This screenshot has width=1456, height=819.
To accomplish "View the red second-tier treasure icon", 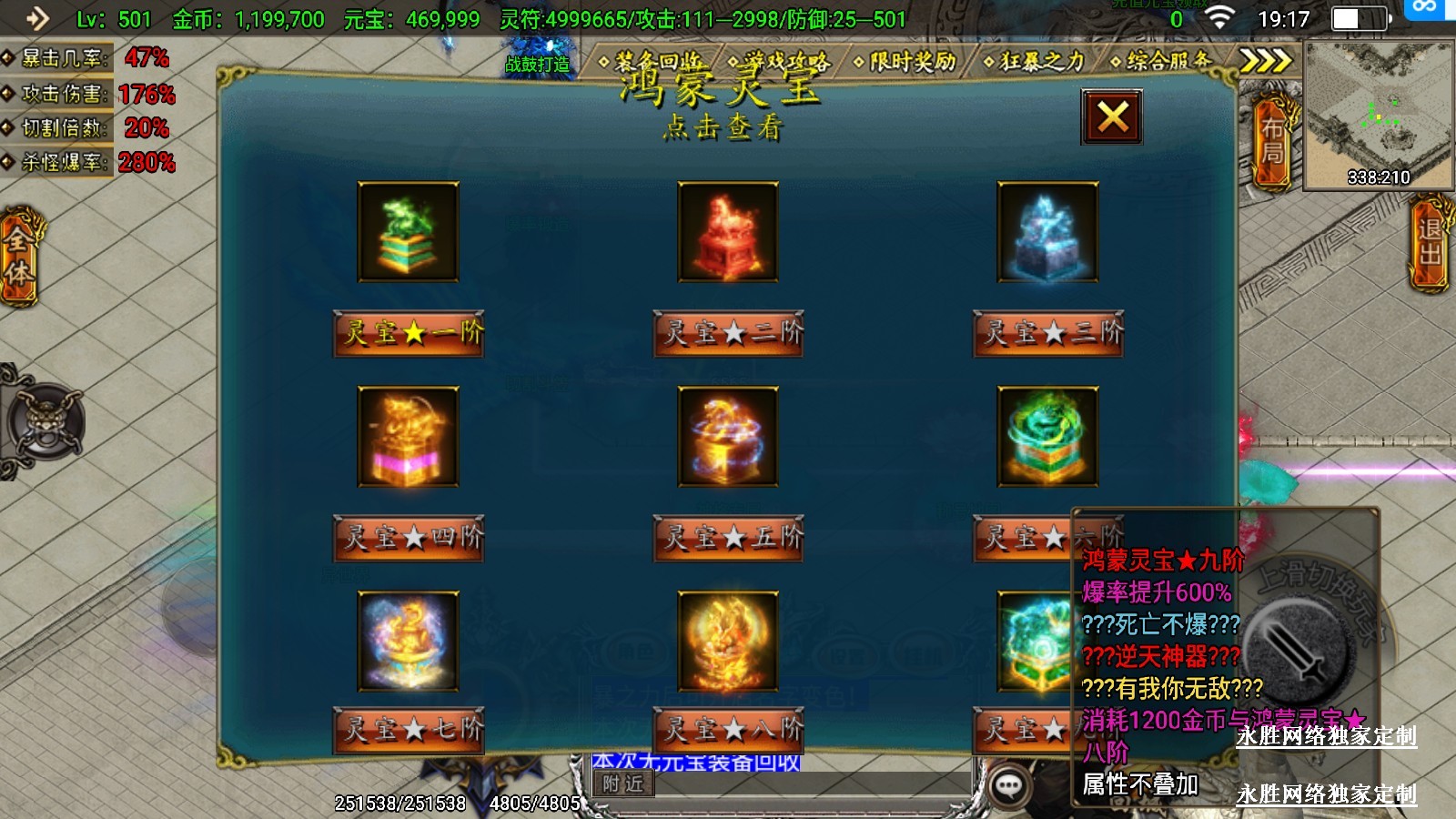I will 728,232.
